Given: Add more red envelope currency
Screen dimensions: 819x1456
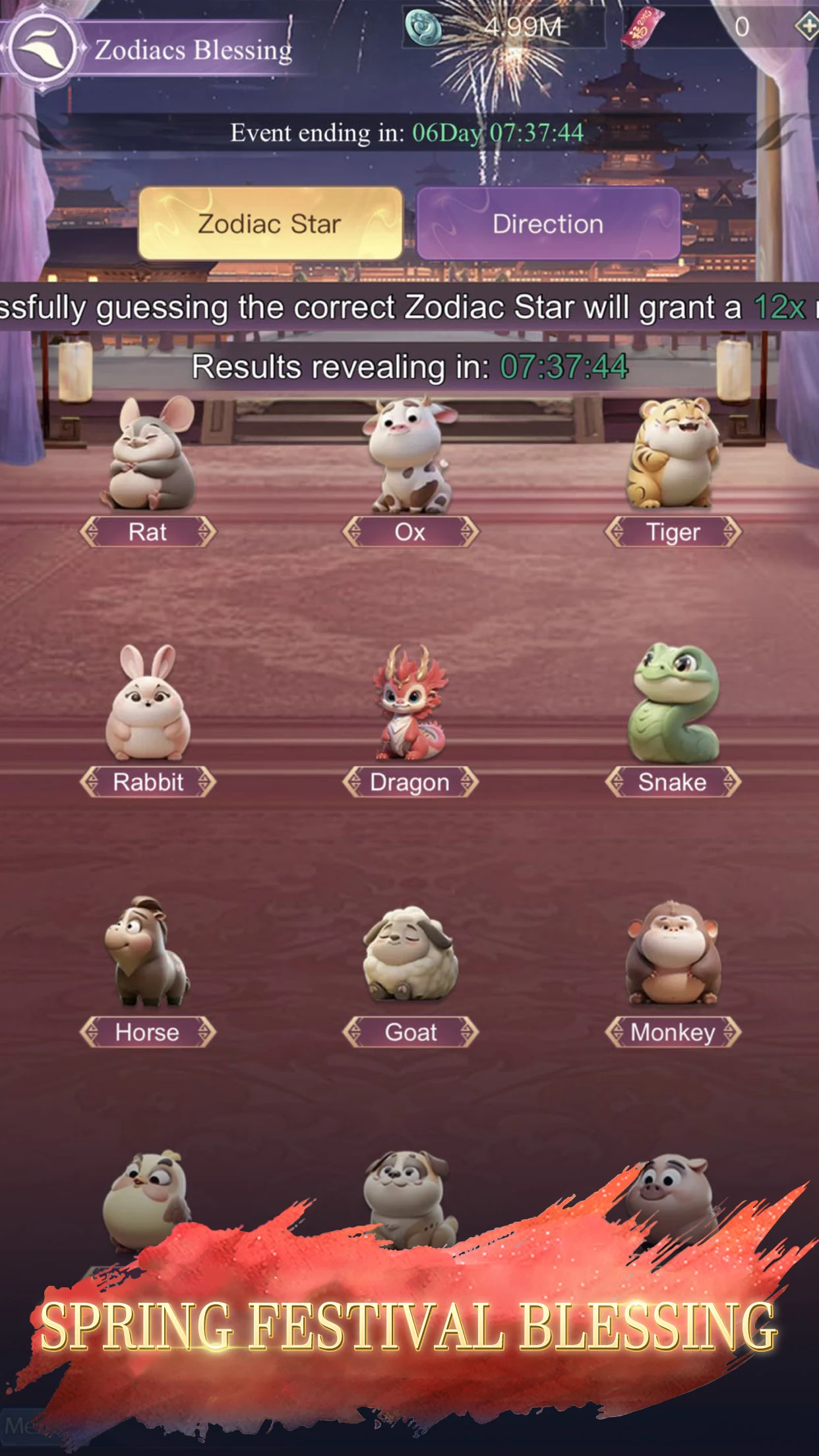Looking at the screenshot, I should pos(806,27).
